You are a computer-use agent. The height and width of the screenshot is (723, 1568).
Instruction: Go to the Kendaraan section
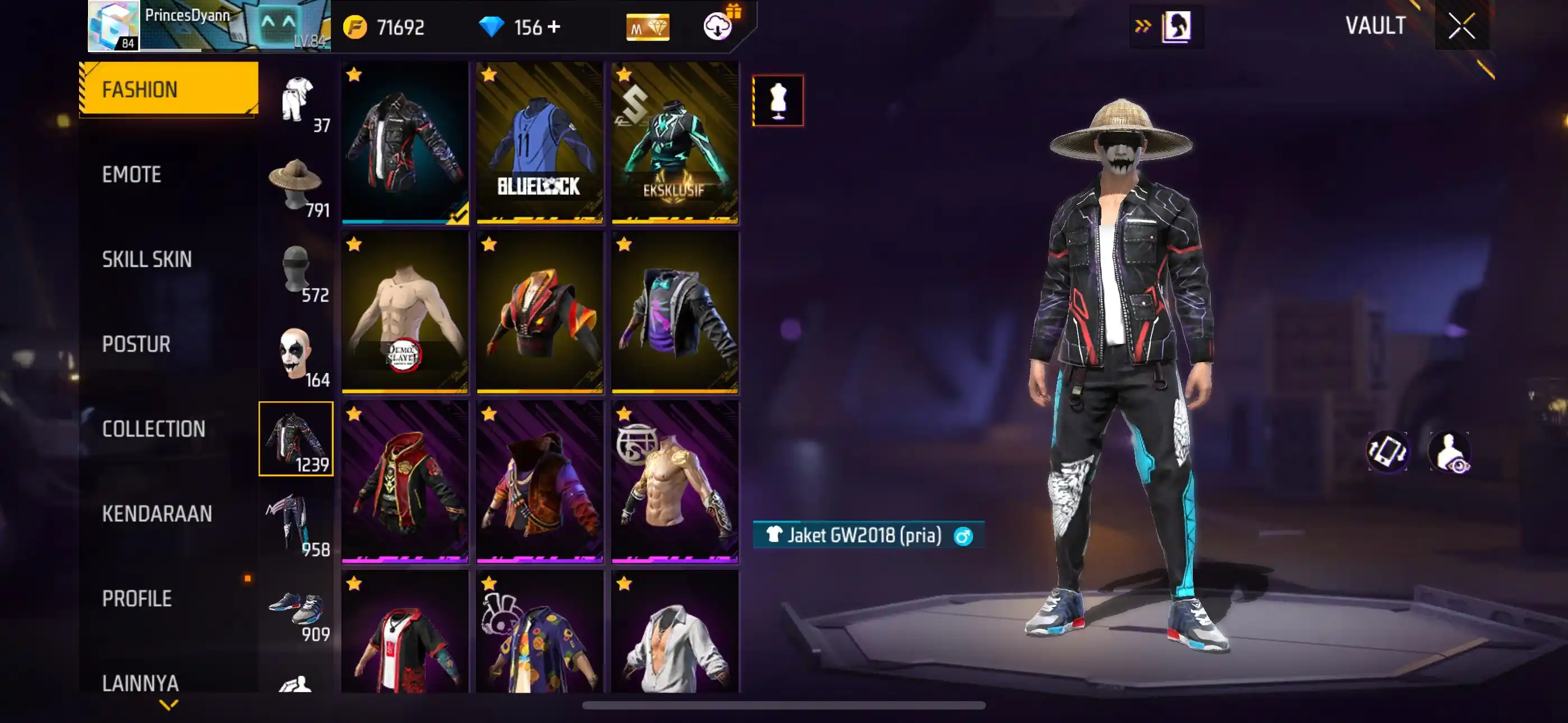(x=157, y=513)
